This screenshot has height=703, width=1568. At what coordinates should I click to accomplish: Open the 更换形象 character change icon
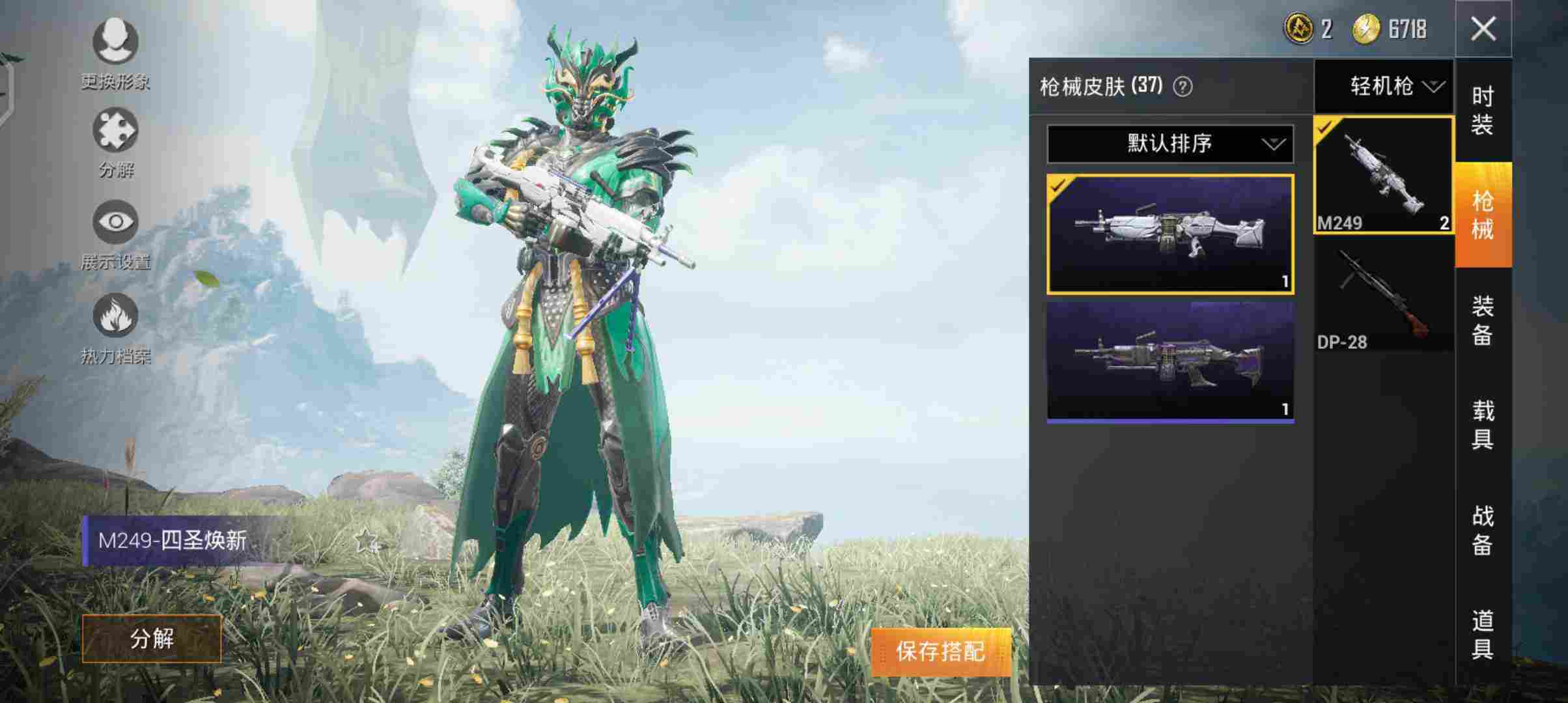[x=115, y=43]
